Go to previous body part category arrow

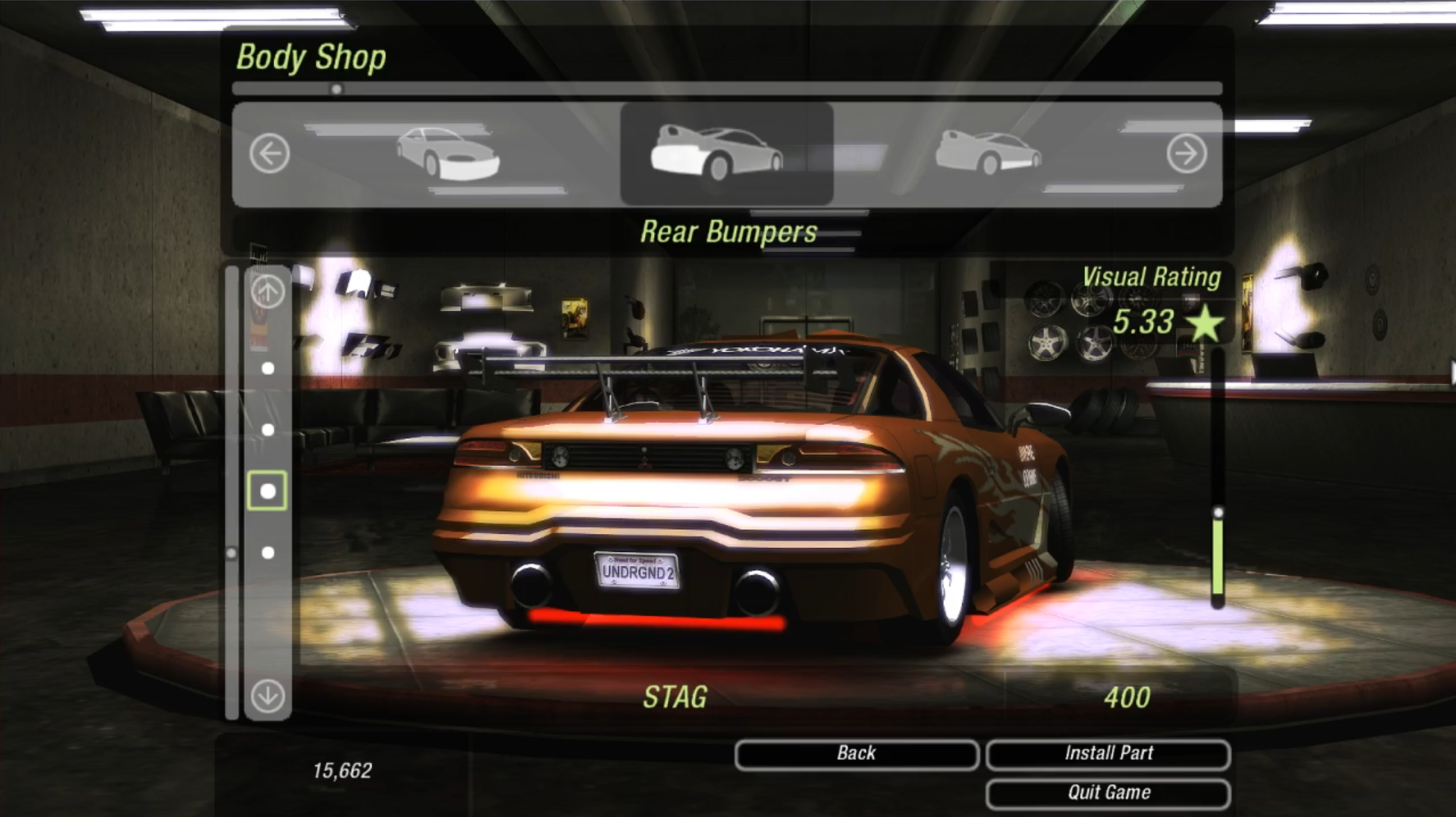[270, 154]
